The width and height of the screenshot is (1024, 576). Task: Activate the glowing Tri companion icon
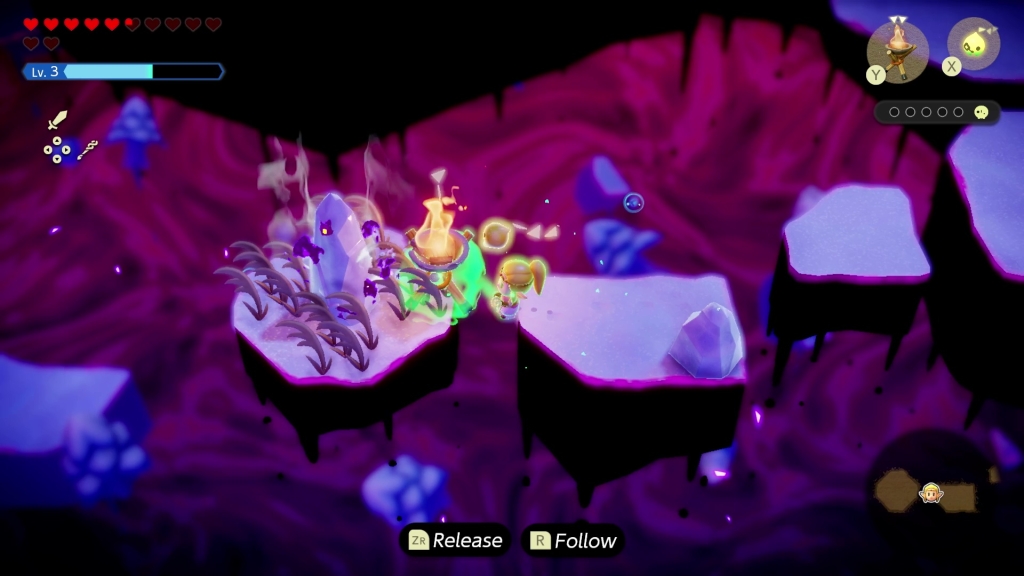(x=973, y=44)
